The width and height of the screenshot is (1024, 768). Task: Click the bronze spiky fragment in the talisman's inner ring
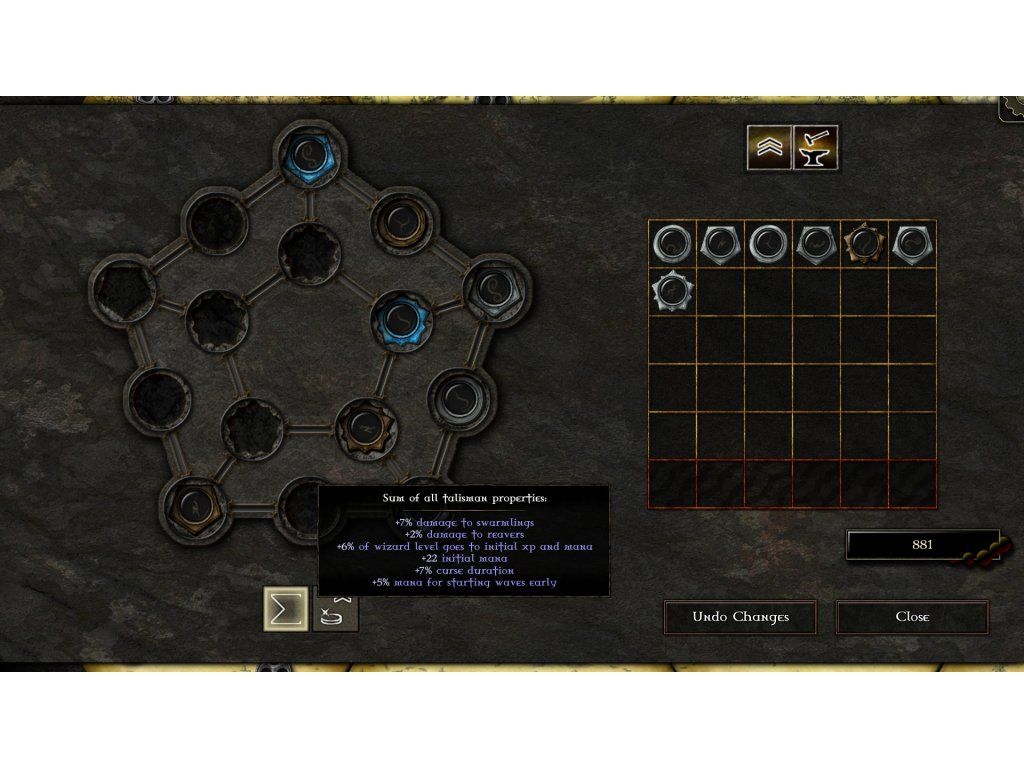click(x=366, y=428)
